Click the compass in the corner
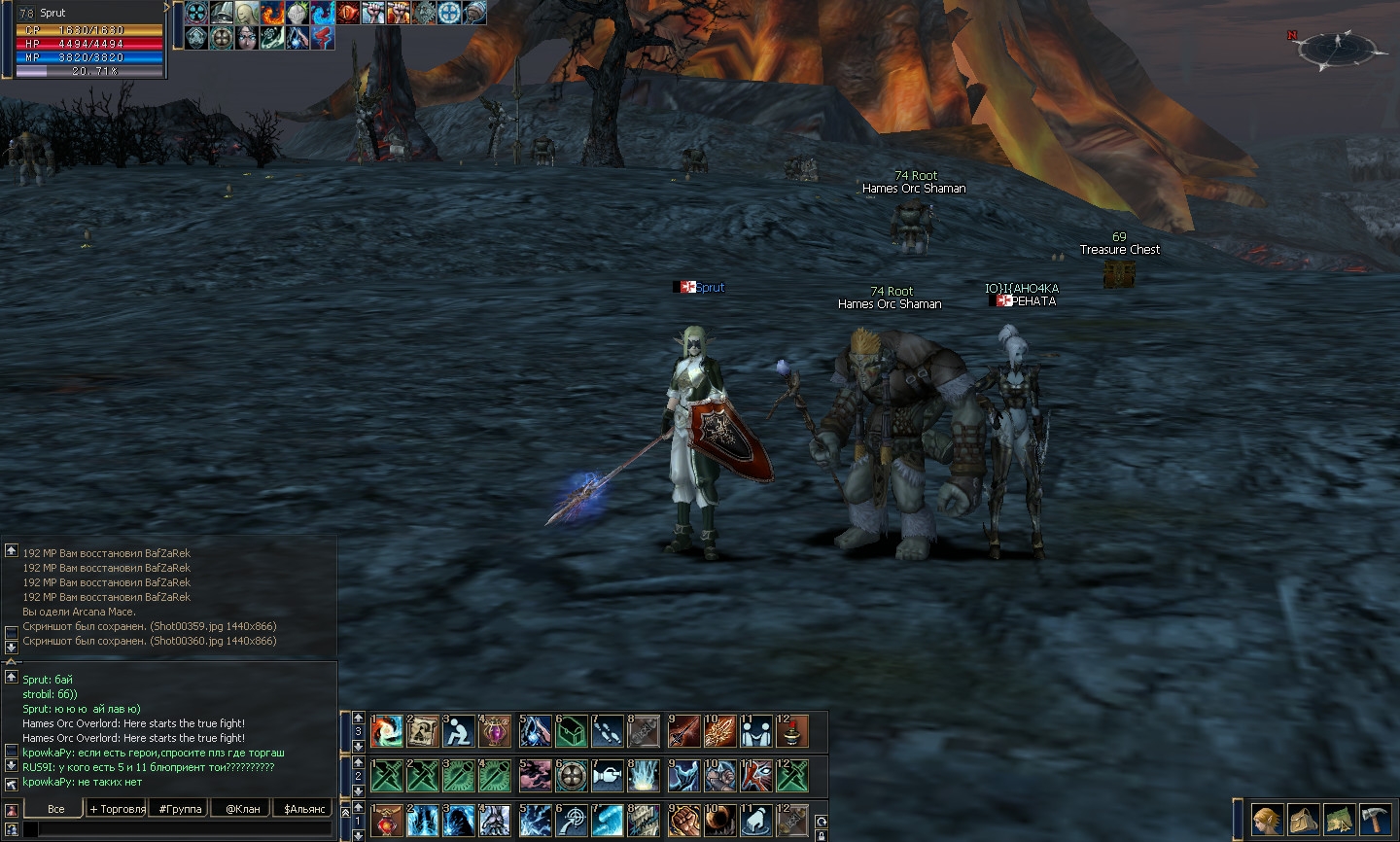Screen dimensions: 1400x842 tap(1338, 47)
